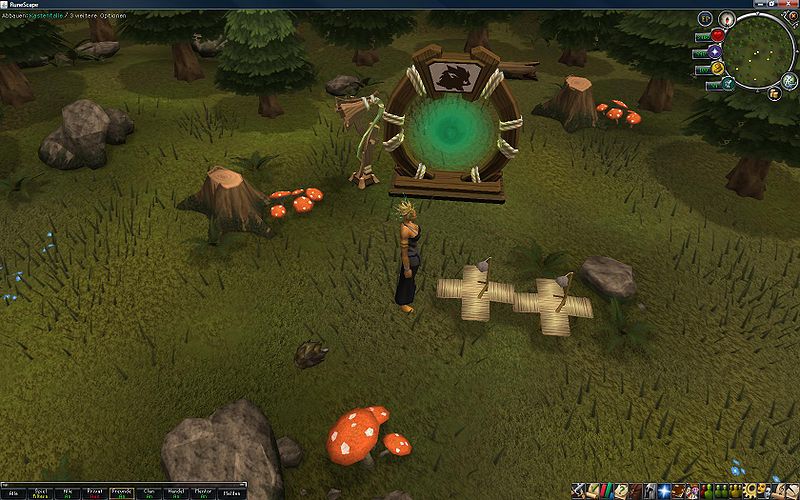The image size is (800, 500).
Task: Switch to the Alle chat tab
Action: (x=14, y=493)
